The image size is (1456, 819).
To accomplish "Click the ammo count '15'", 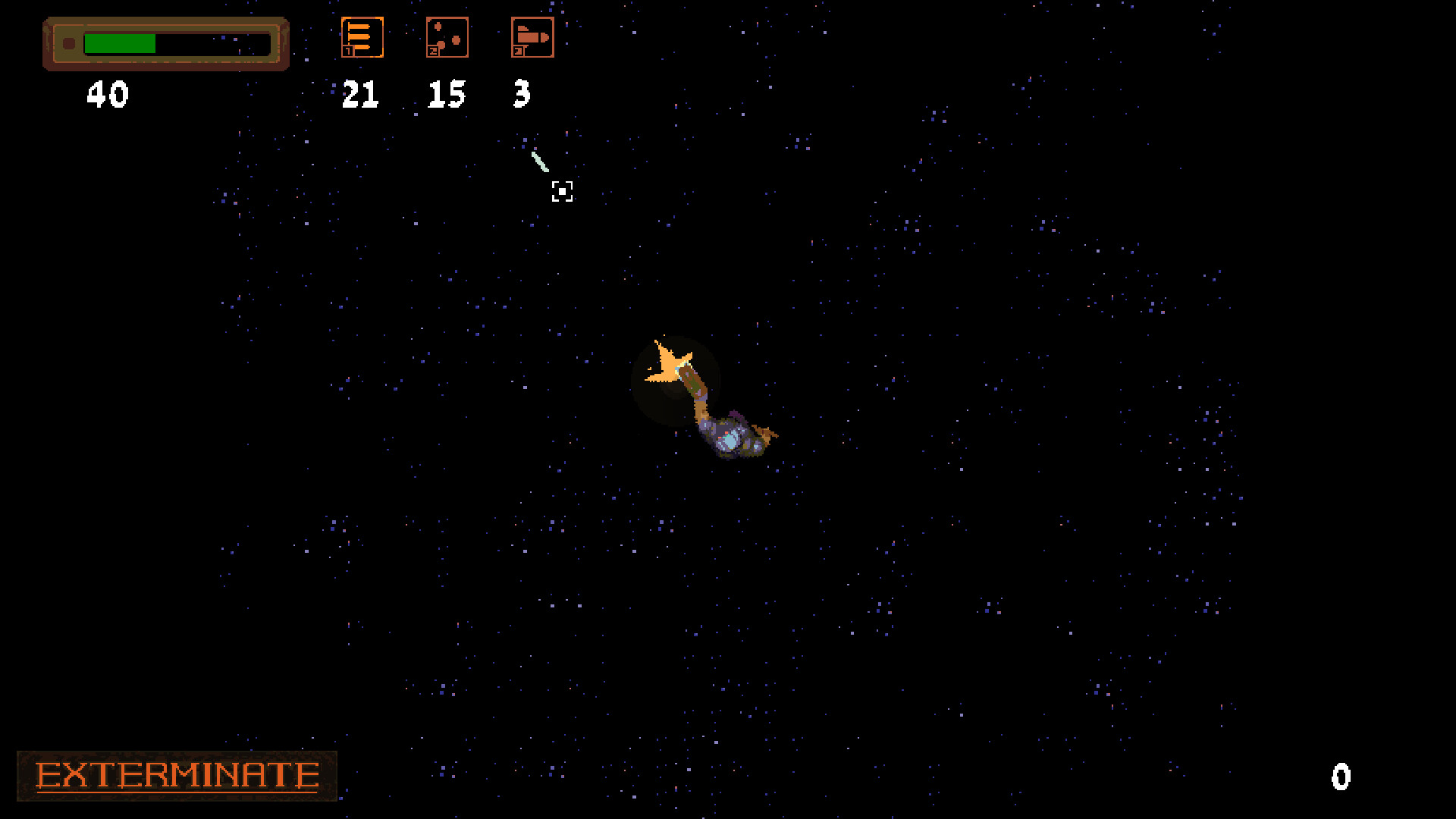I will click(446, 95).
